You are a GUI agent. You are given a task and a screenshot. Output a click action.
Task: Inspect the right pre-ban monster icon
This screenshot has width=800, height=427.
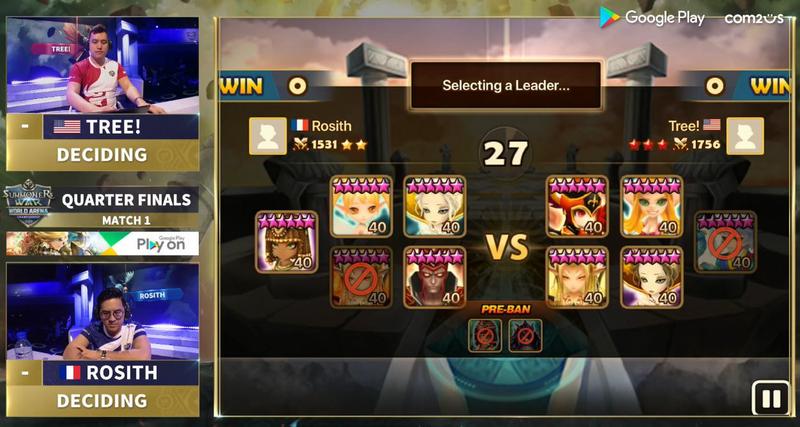point(525,335)
